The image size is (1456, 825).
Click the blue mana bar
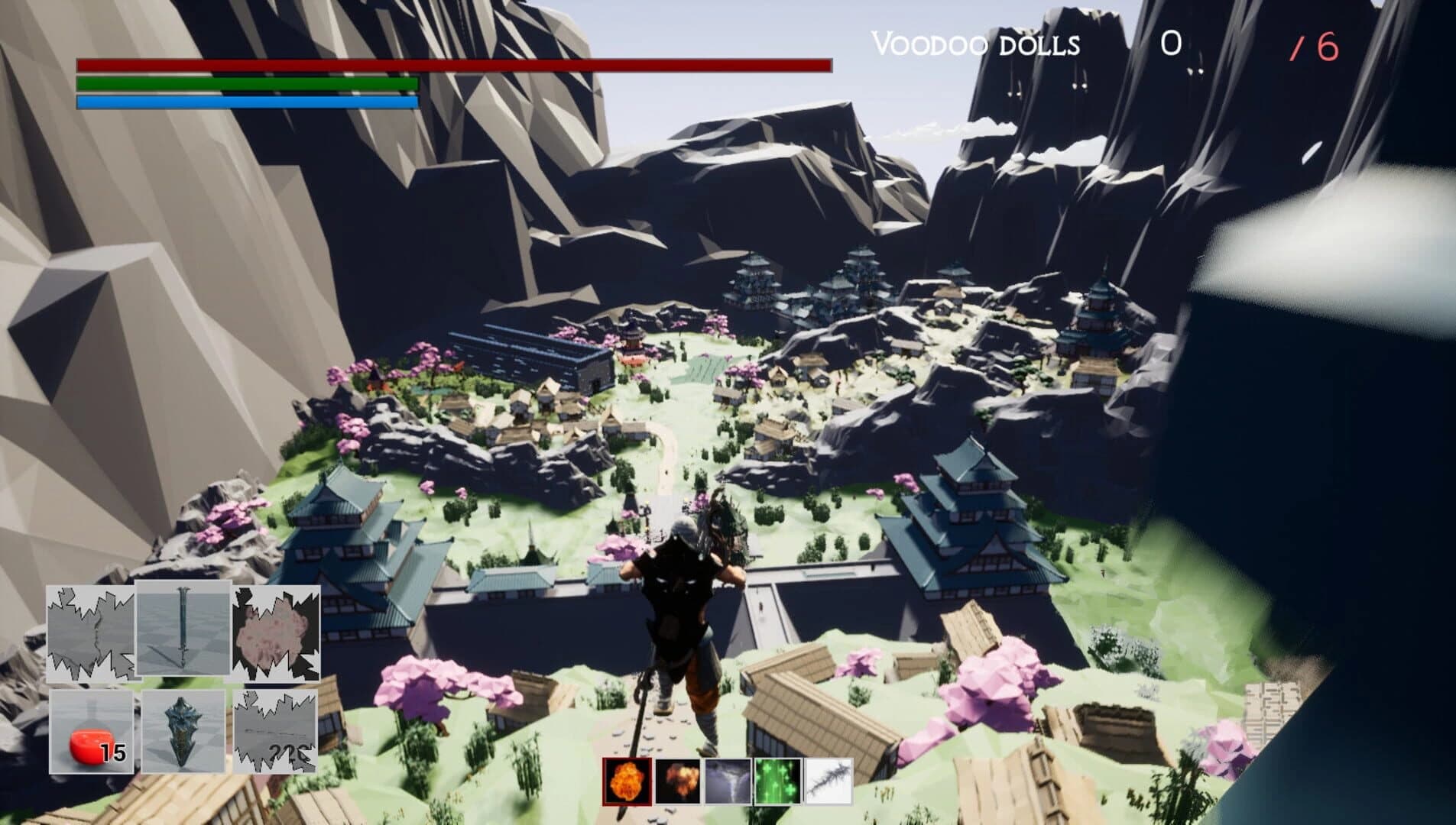click(245, 101)
